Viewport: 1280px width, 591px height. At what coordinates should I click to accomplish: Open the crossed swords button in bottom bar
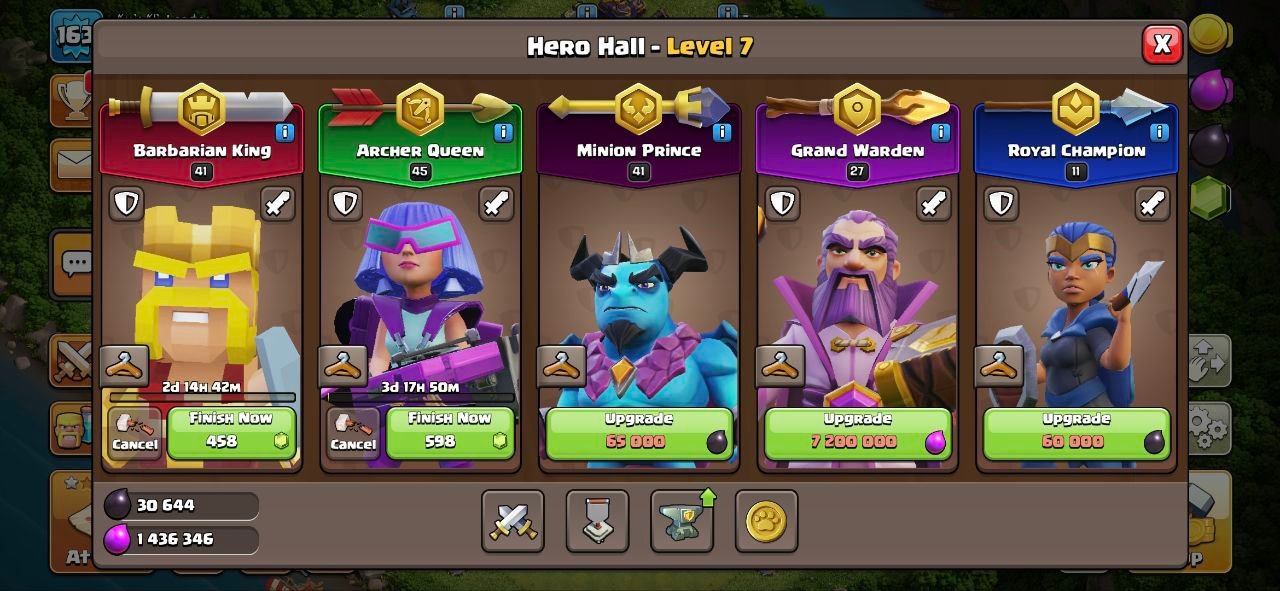[x=513, y=521]
